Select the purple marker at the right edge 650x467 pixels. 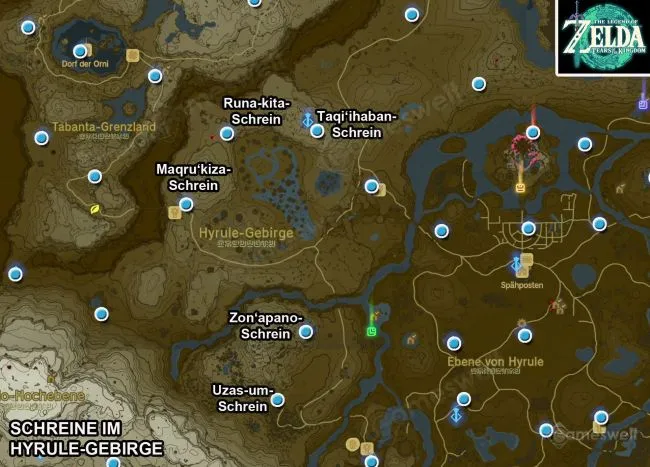643,102
